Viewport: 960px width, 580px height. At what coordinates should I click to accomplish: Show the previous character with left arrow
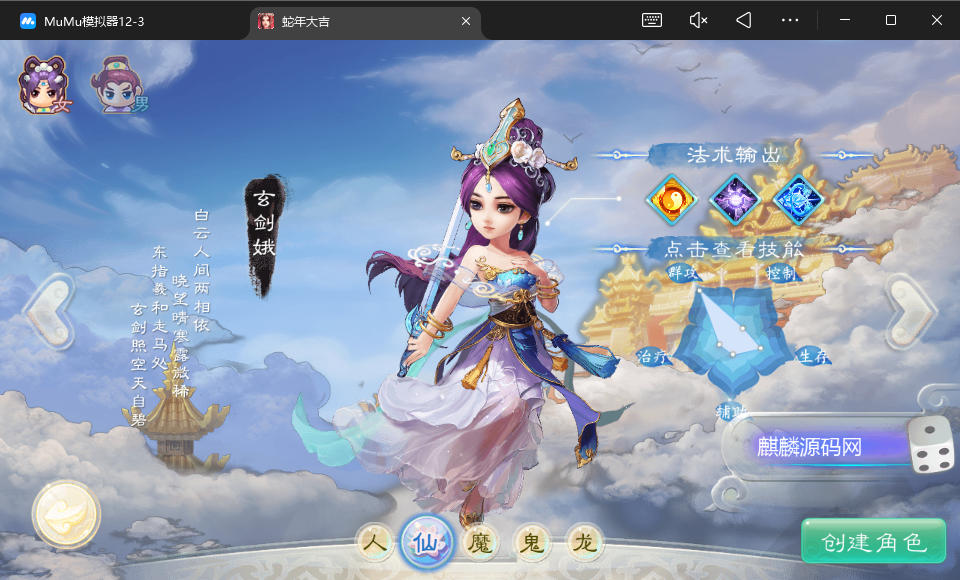pyautogui.click(x=47, y=310)
